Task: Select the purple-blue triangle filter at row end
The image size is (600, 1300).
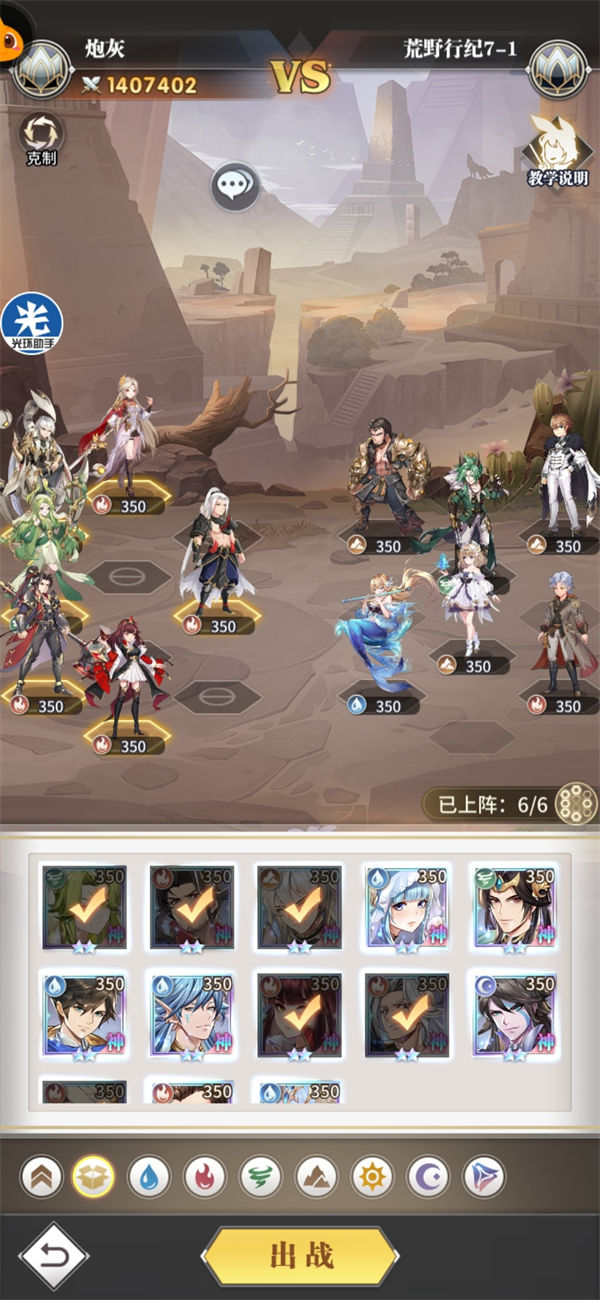Action: [484, 1177]
